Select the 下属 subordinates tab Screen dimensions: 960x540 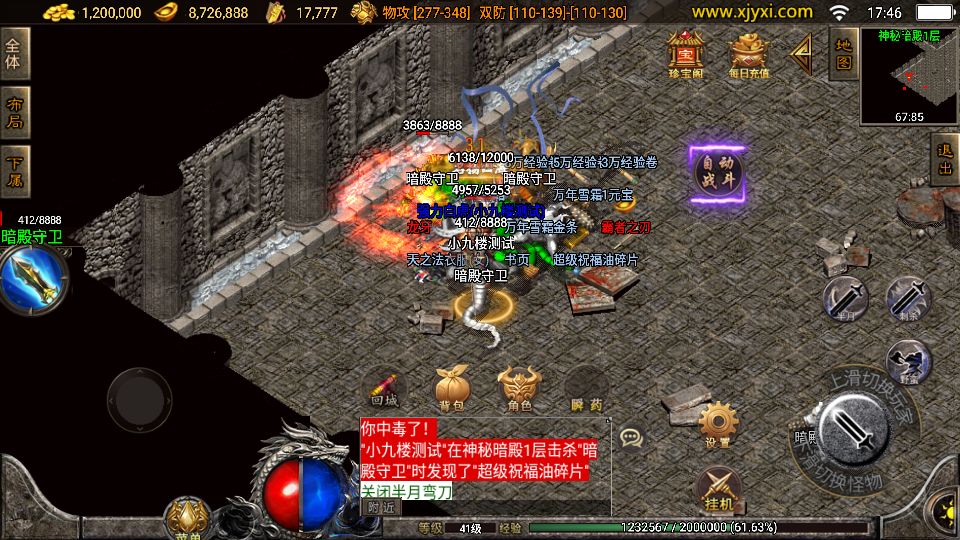pos(15,172)
